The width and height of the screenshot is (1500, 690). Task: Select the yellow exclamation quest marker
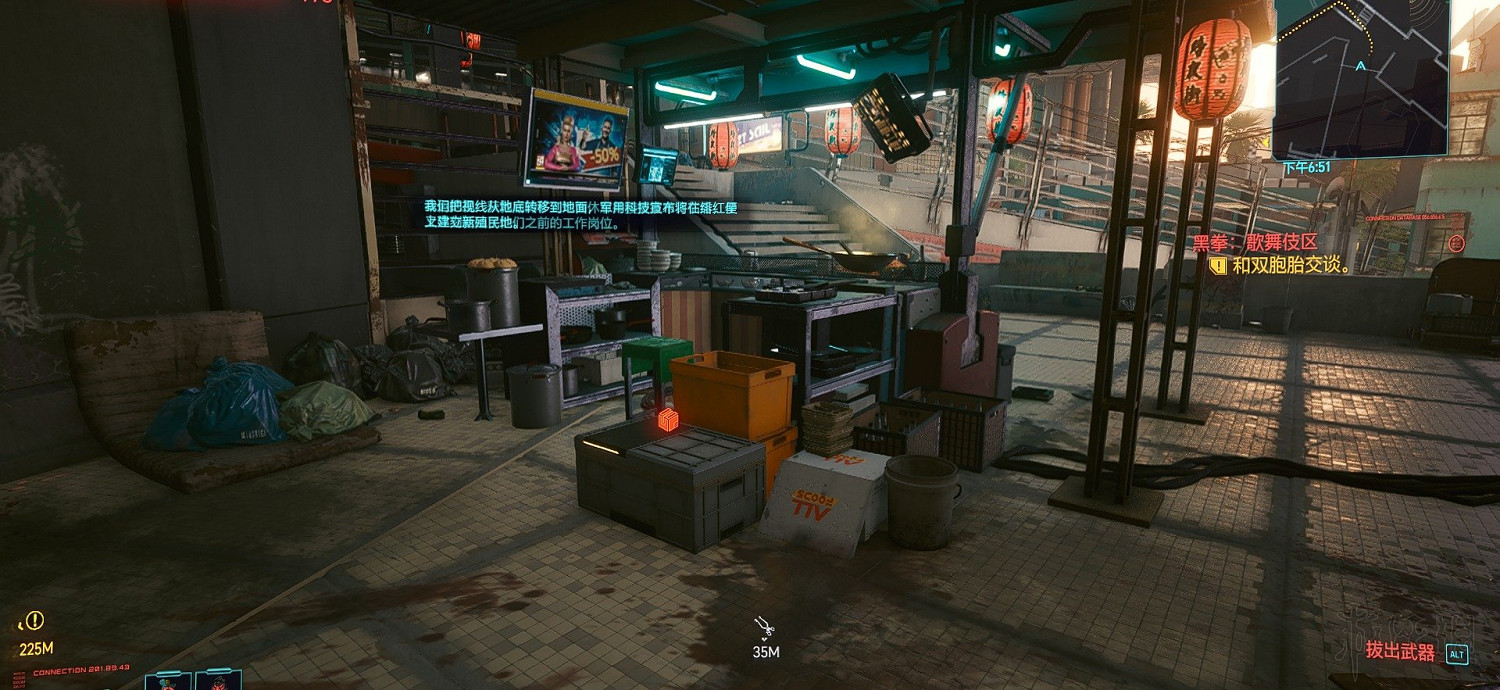coord(36,620)
